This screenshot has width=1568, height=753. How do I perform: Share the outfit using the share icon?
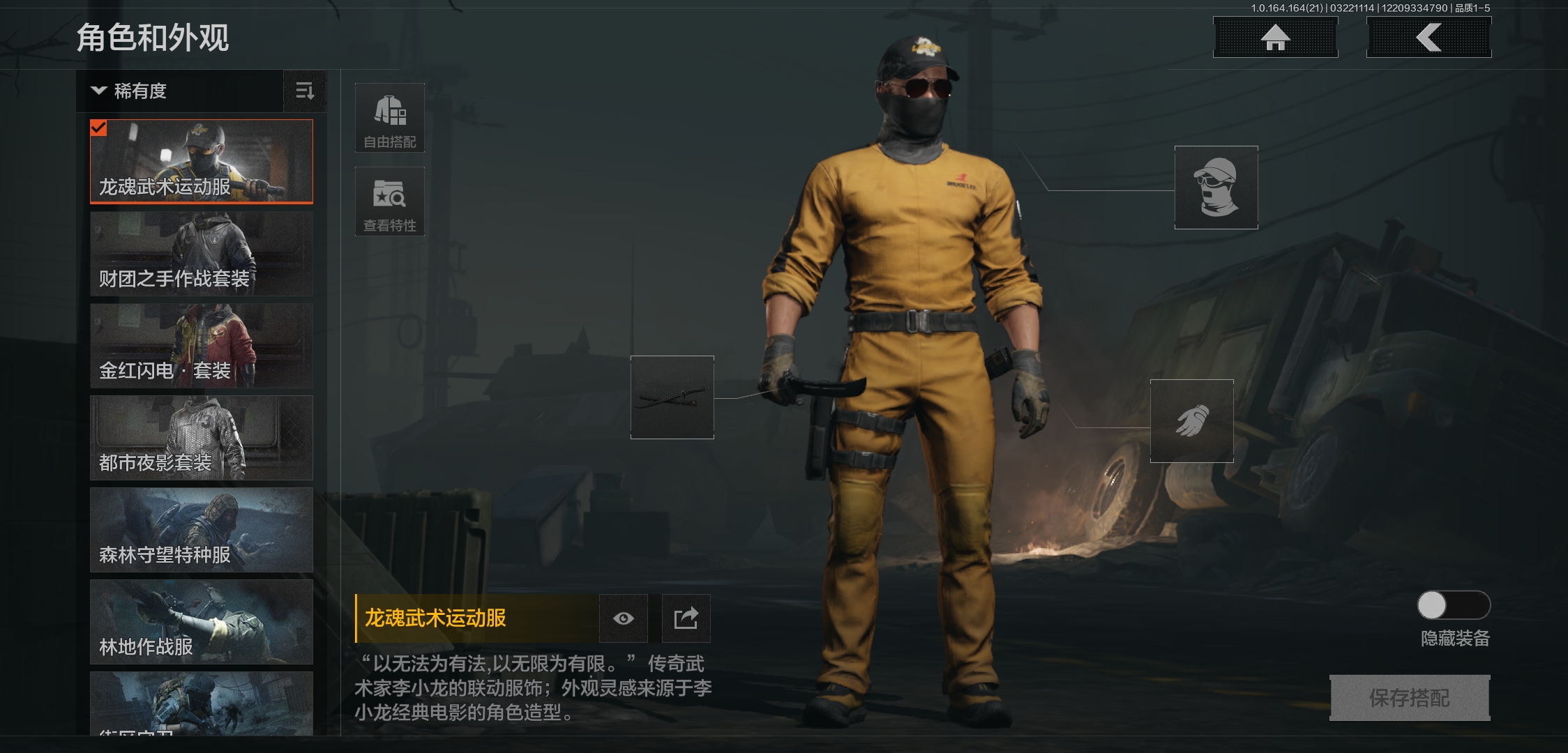(686, 618)
